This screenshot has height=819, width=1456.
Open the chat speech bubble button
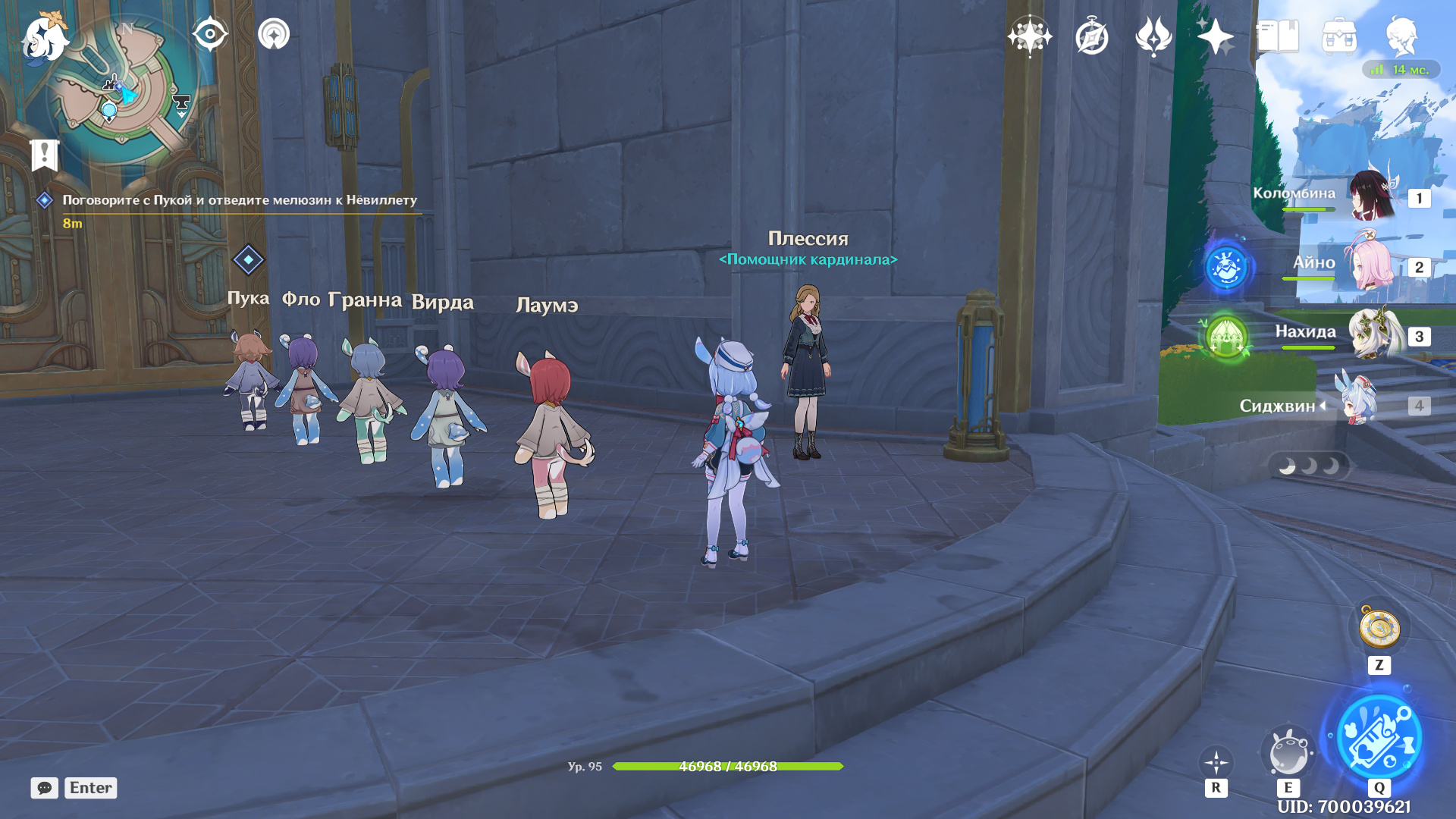pos(44,788)
